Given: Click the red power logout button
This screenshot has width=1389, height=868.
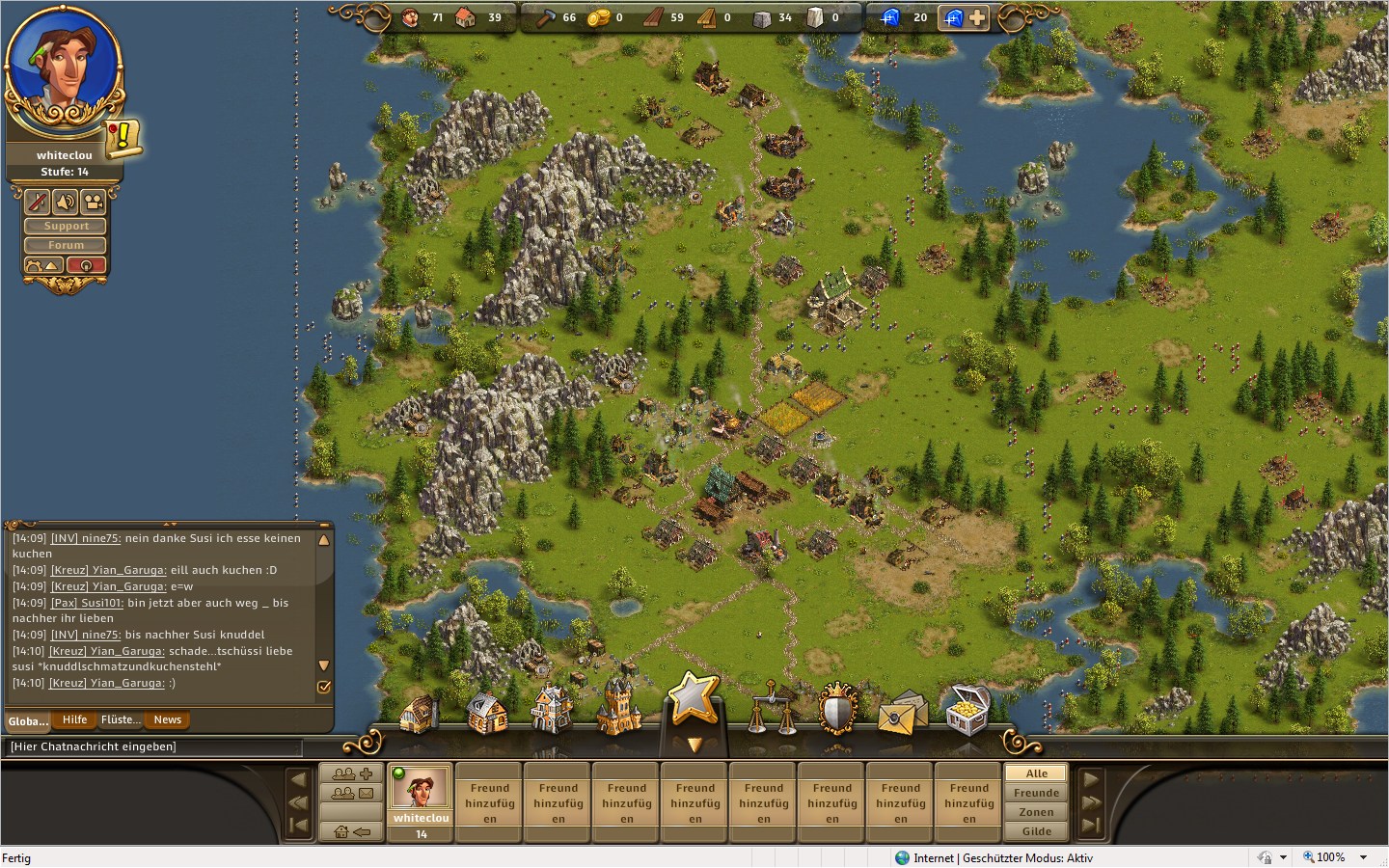Looking at the screenshot, I should [86, 265].
